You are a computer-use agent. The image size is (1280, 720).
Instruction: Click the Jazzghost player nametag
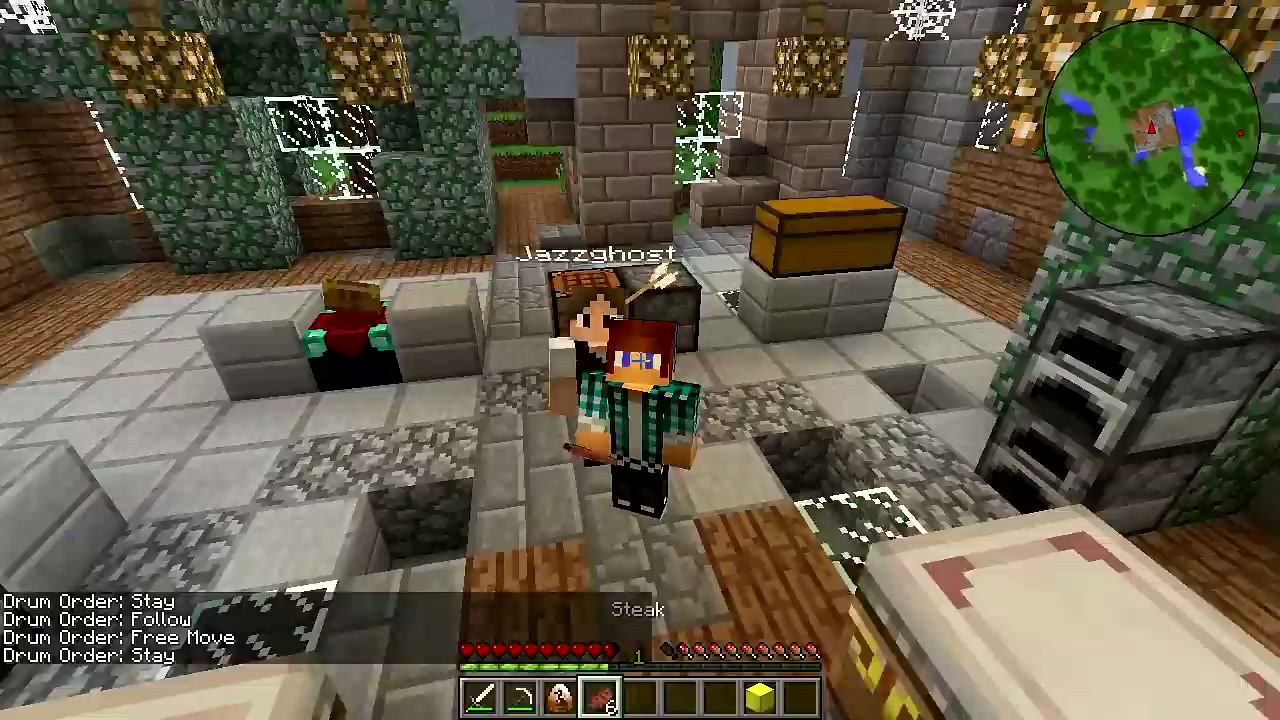(x=597, y=253)
